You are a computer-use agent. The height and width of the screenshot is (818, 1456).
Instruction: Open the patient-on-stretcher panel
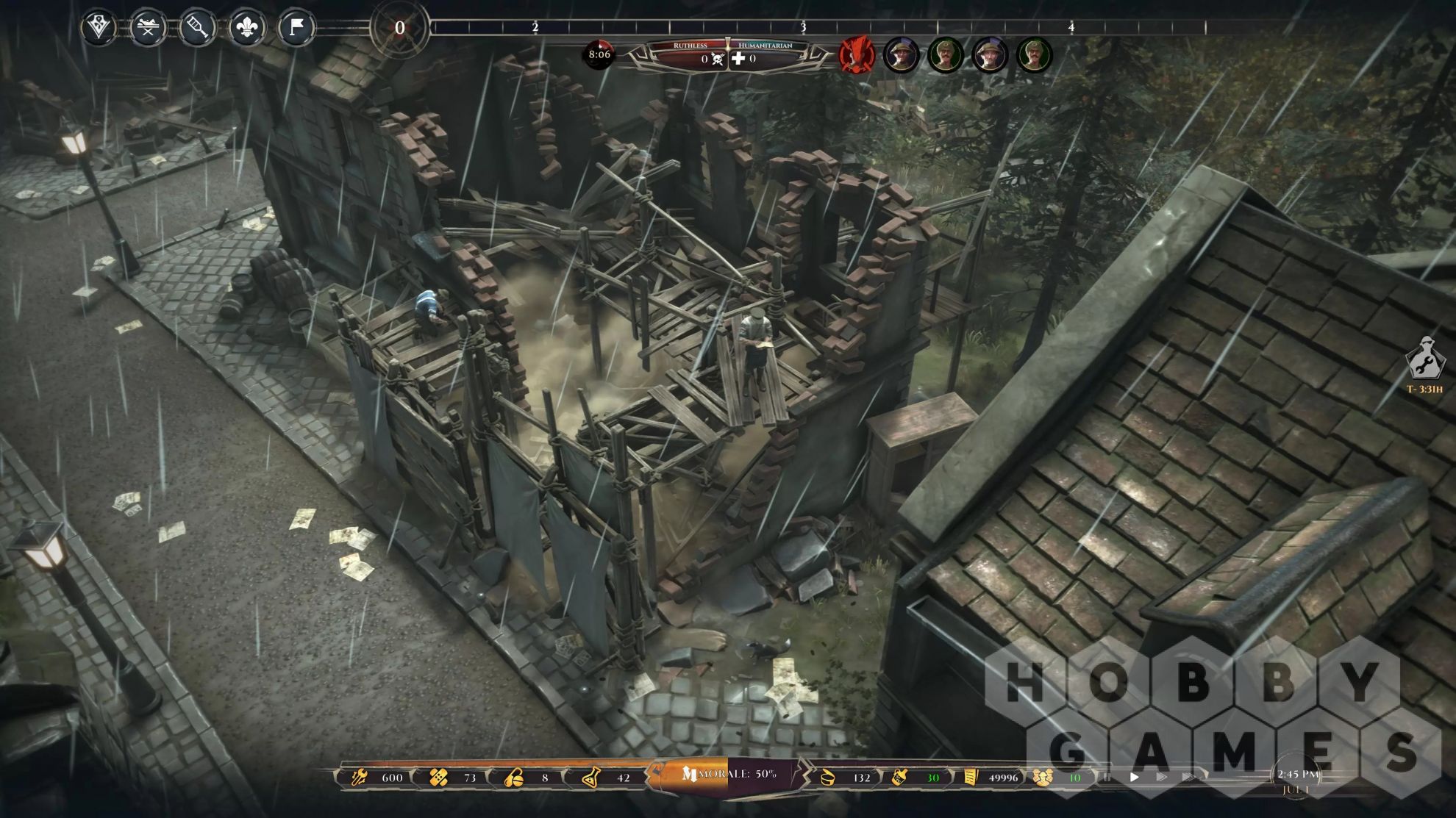(148, 29)
